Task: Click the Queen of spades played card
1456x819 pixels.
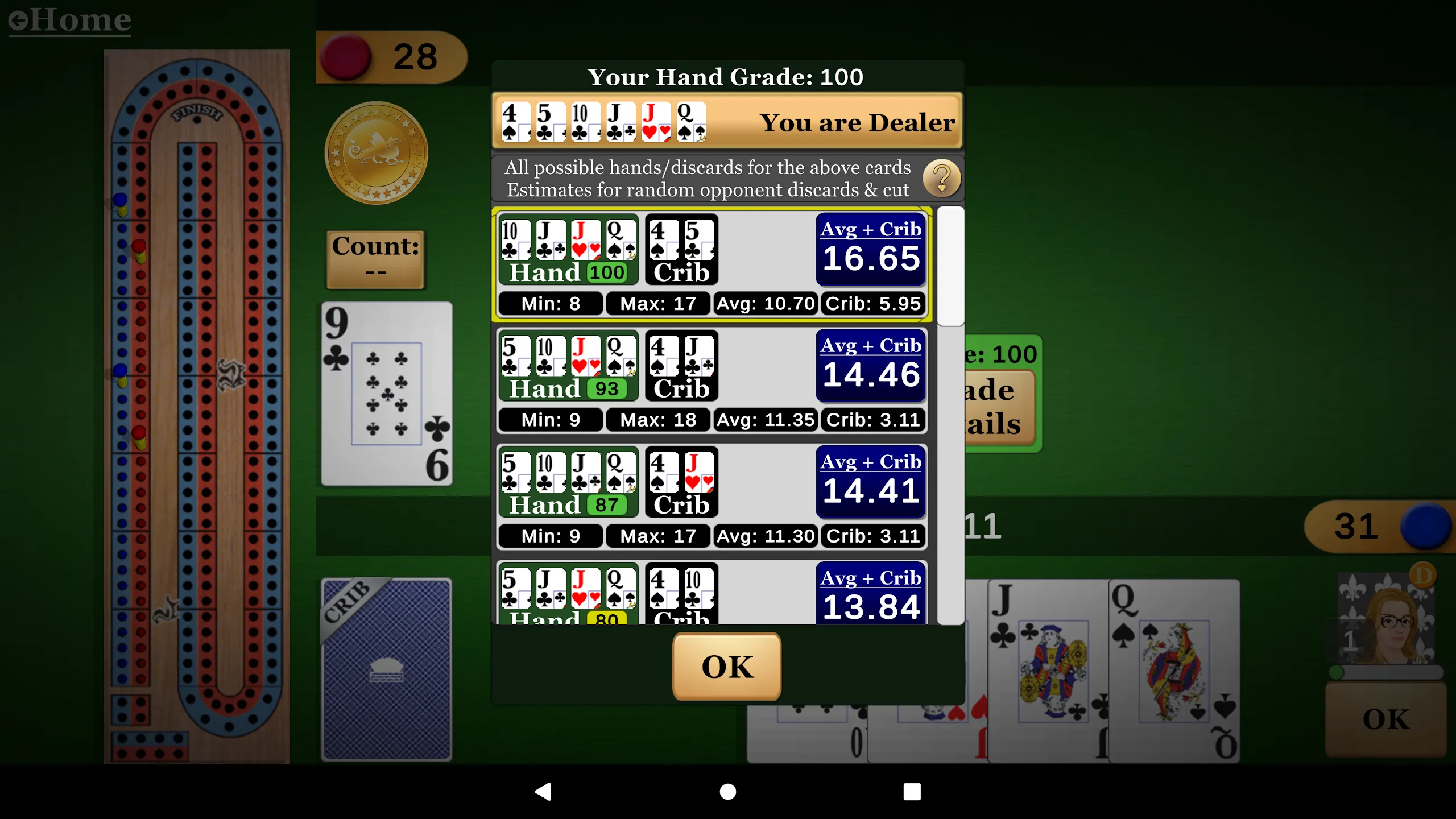Action: pos(1172,671)
